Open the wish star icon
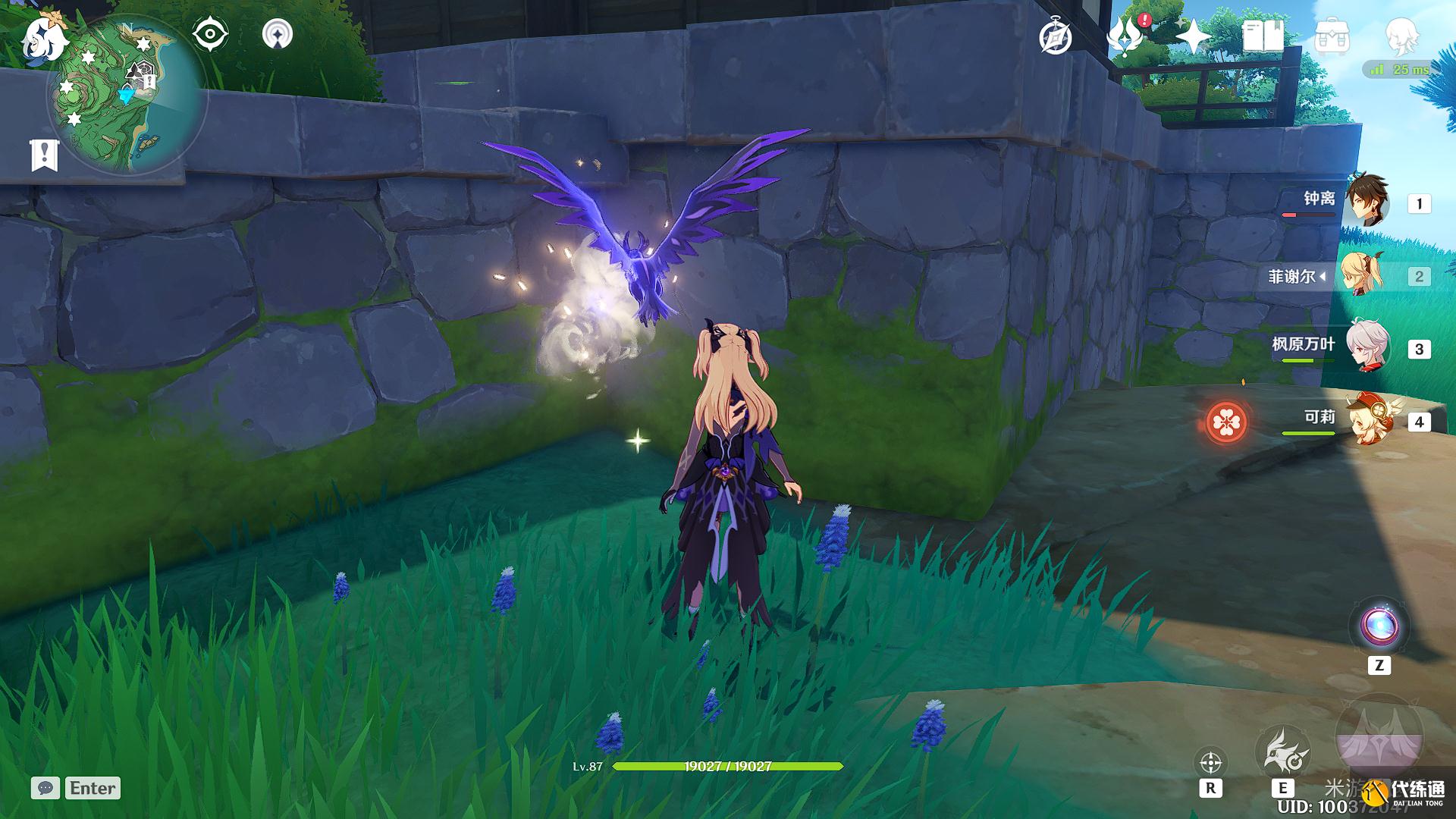The width and height of the screenshot is (1456, 819). click(x=1193, y=36)
